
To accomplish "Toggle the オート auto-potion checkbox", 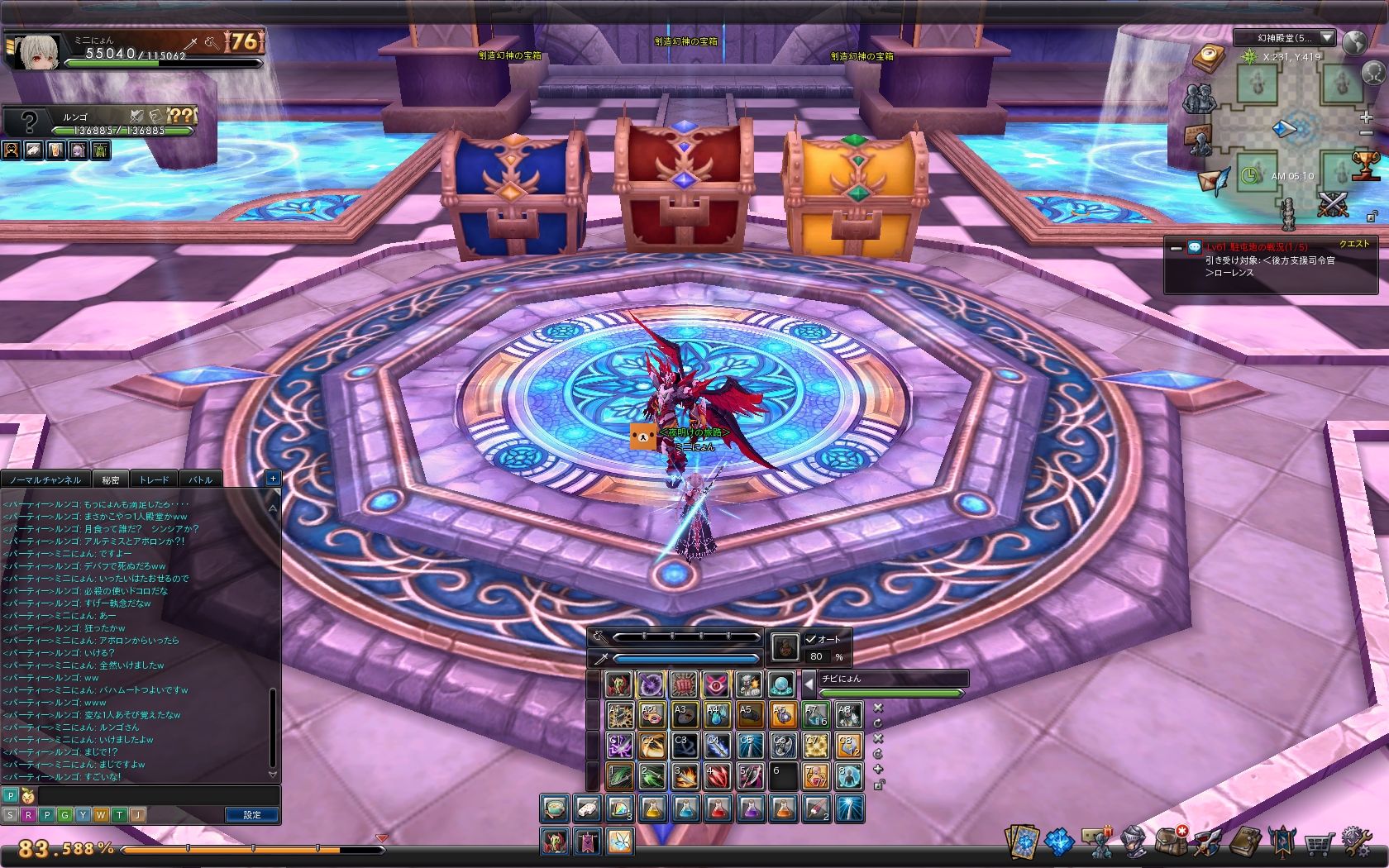I will pos(811,639).
